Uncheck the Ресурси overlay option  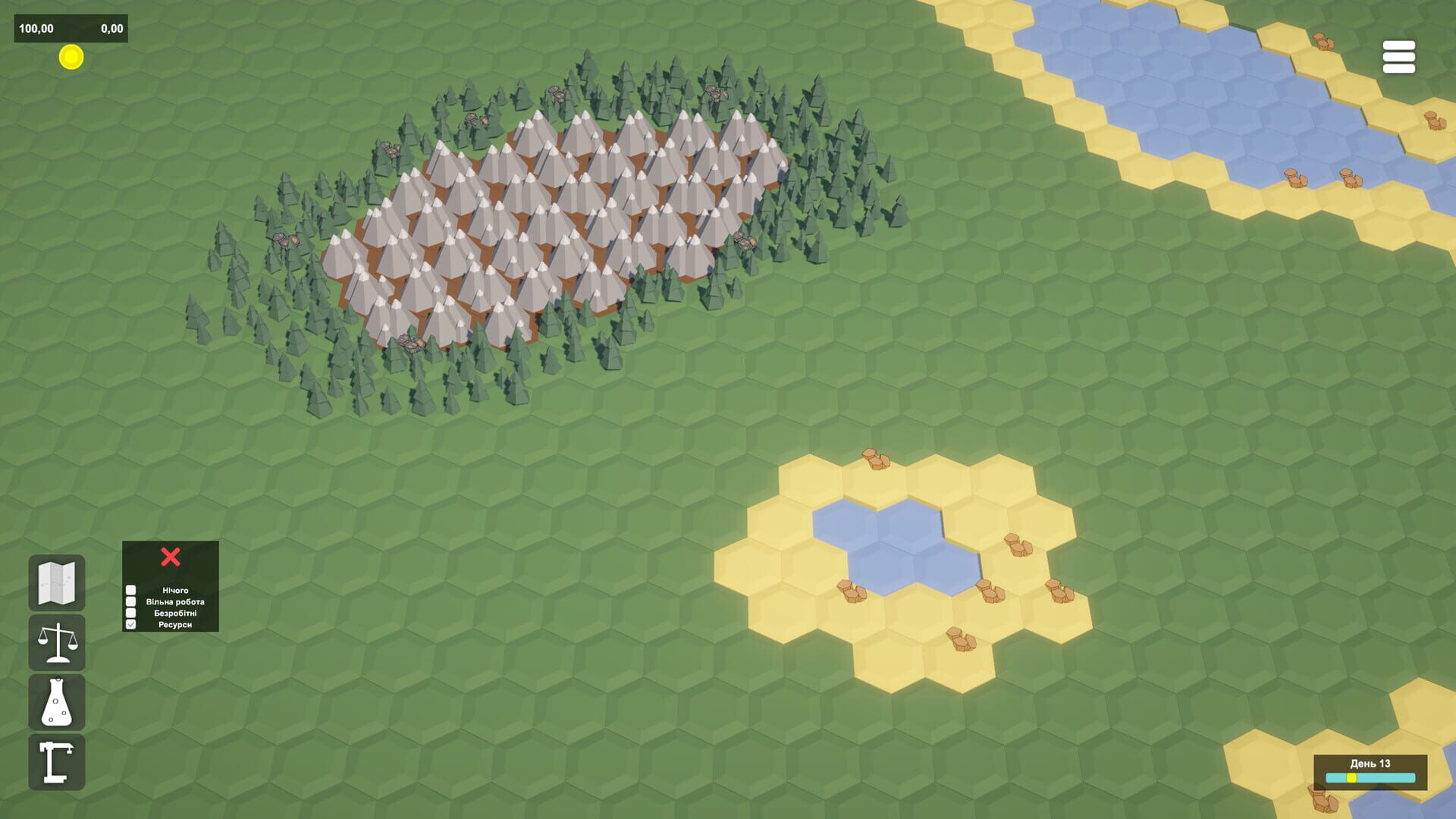pyautogui.click(x=130, y=623)
